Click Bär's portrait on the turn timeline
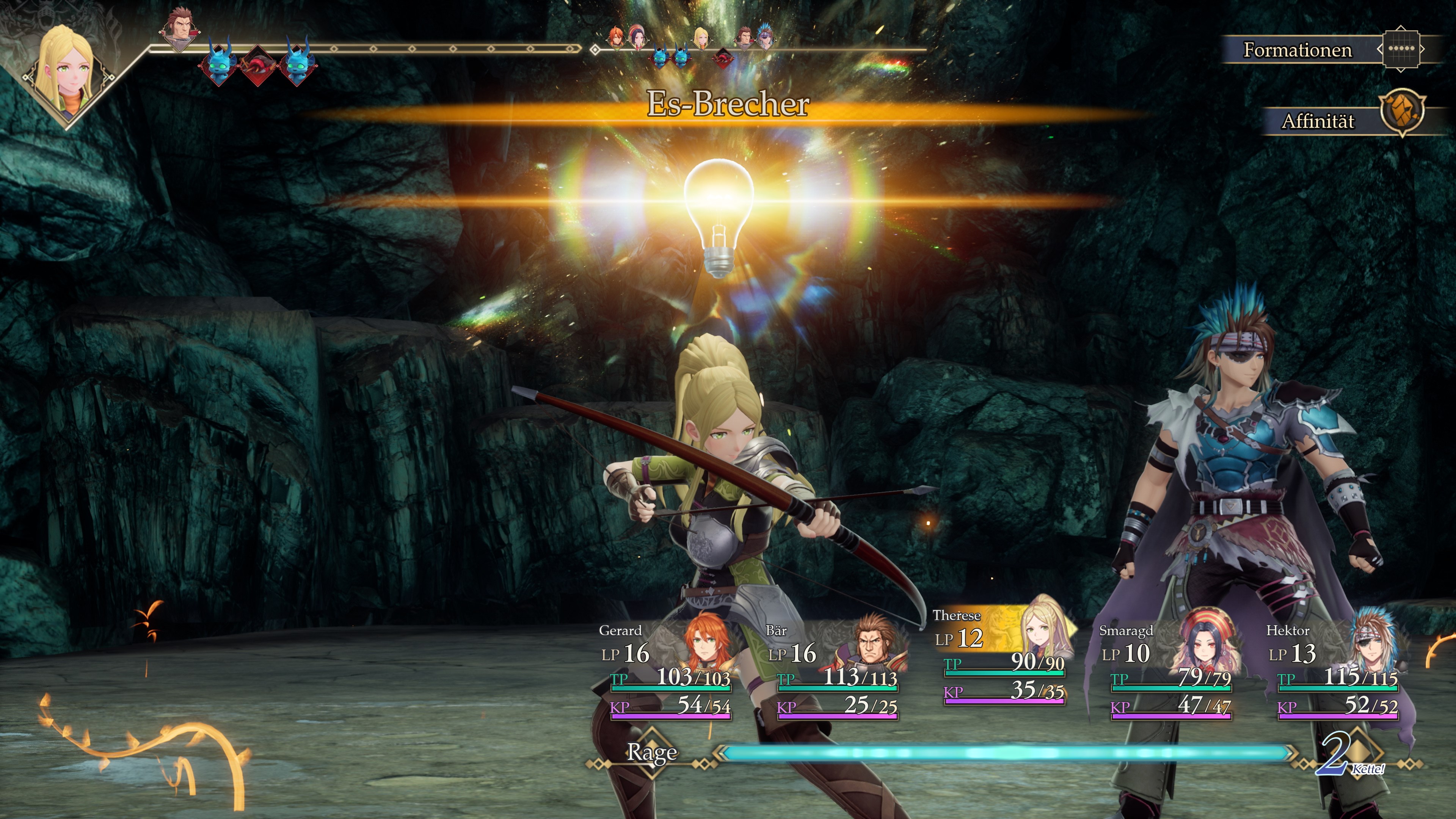Image resolution: width=1456 pixels, height=819 pixels. click(180, 28)
